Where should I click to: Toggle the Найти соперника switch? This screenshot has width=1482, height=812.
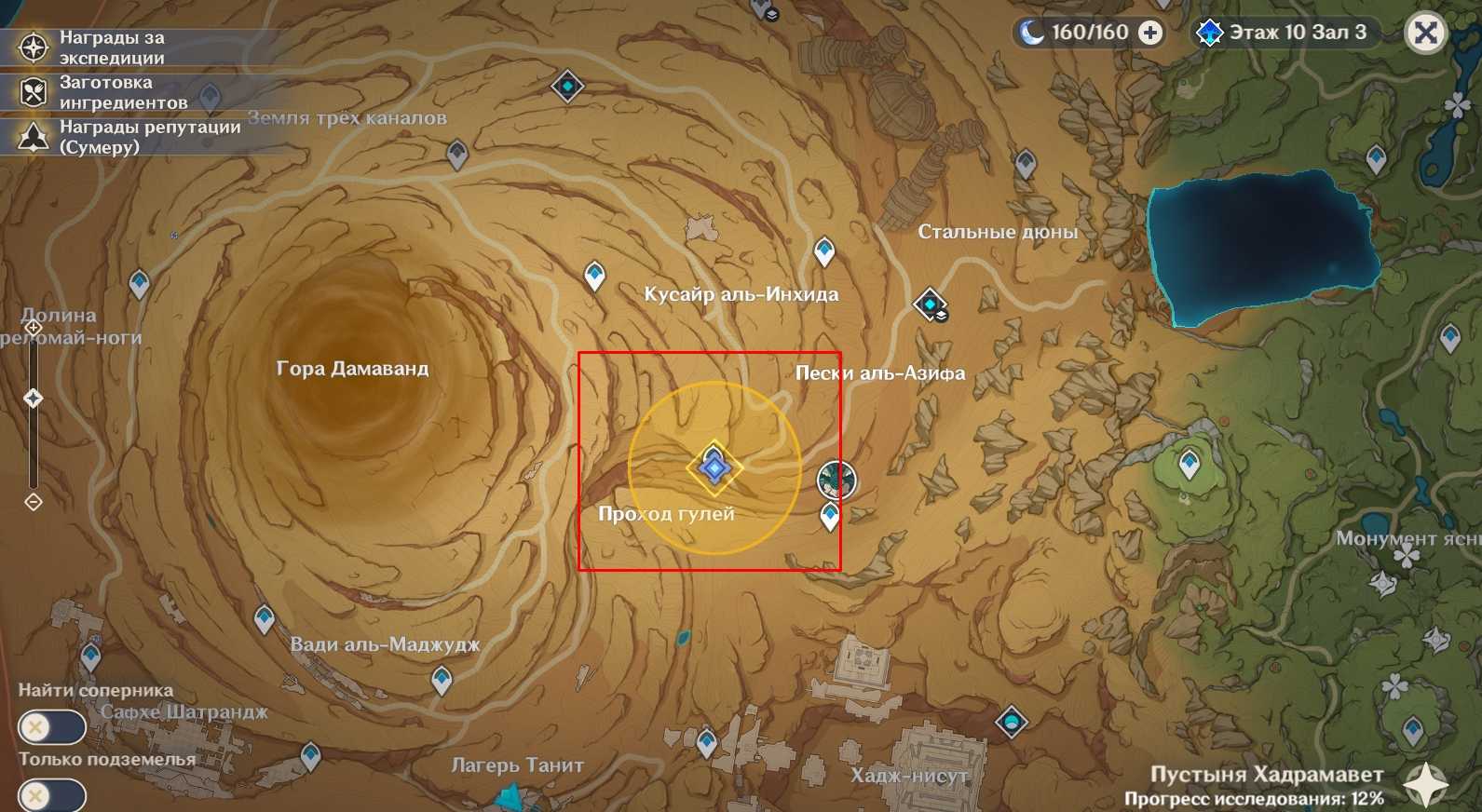coord(51,726)
